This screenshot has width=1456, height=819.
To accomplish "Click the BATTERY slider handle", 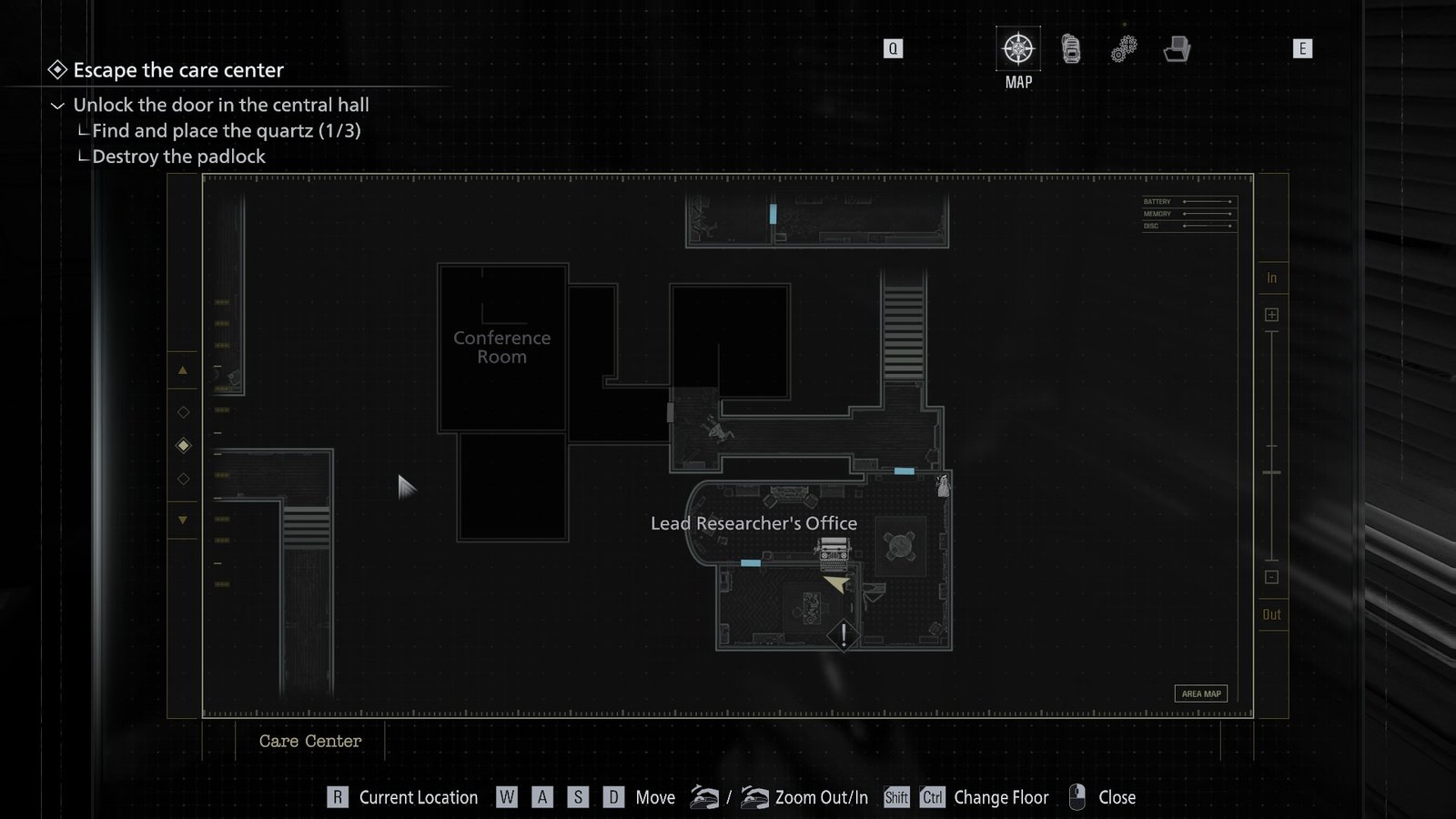I will [x=1230, y=201].
